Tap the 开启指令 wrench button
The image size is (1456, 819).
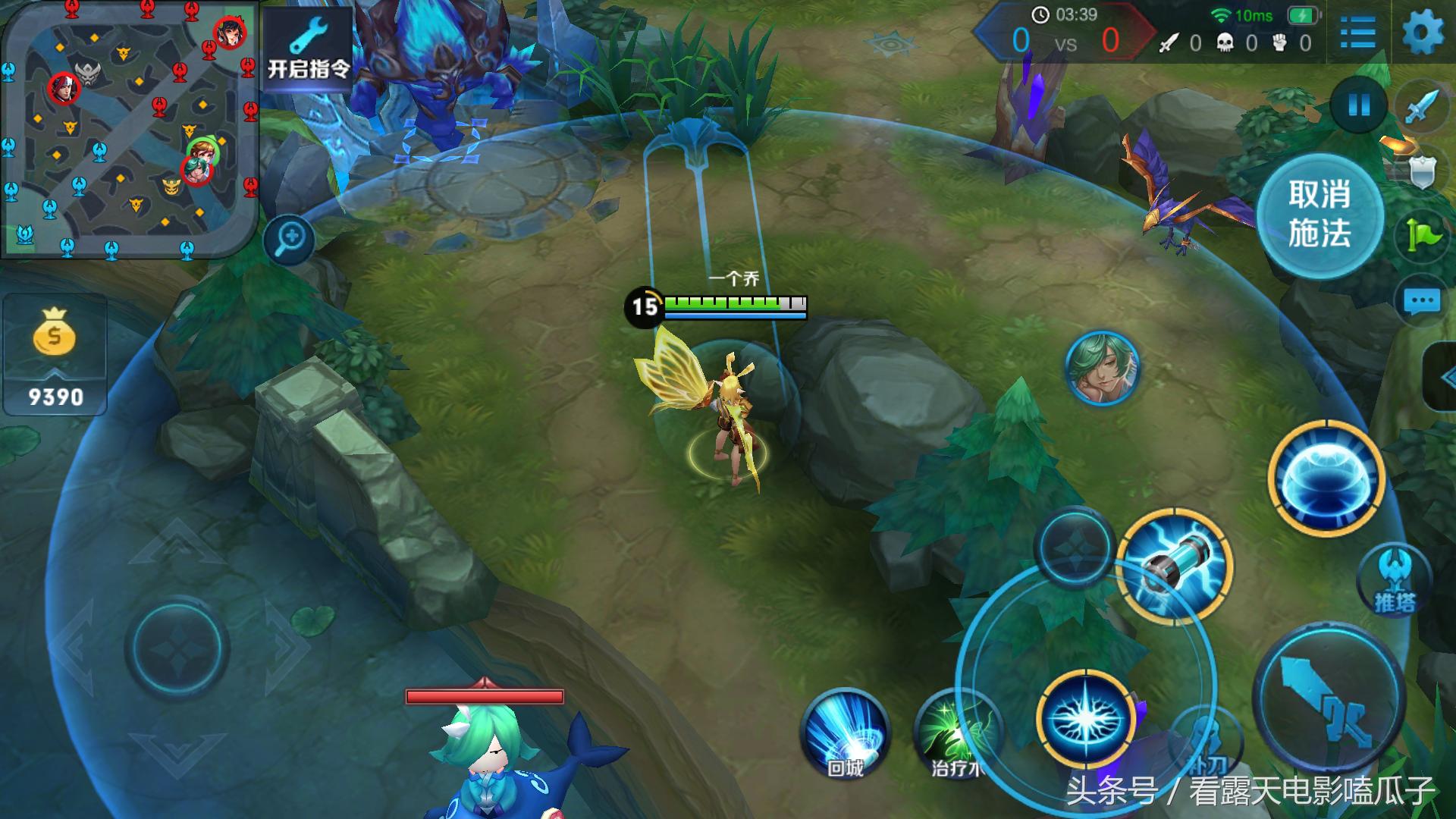[308, 48]
